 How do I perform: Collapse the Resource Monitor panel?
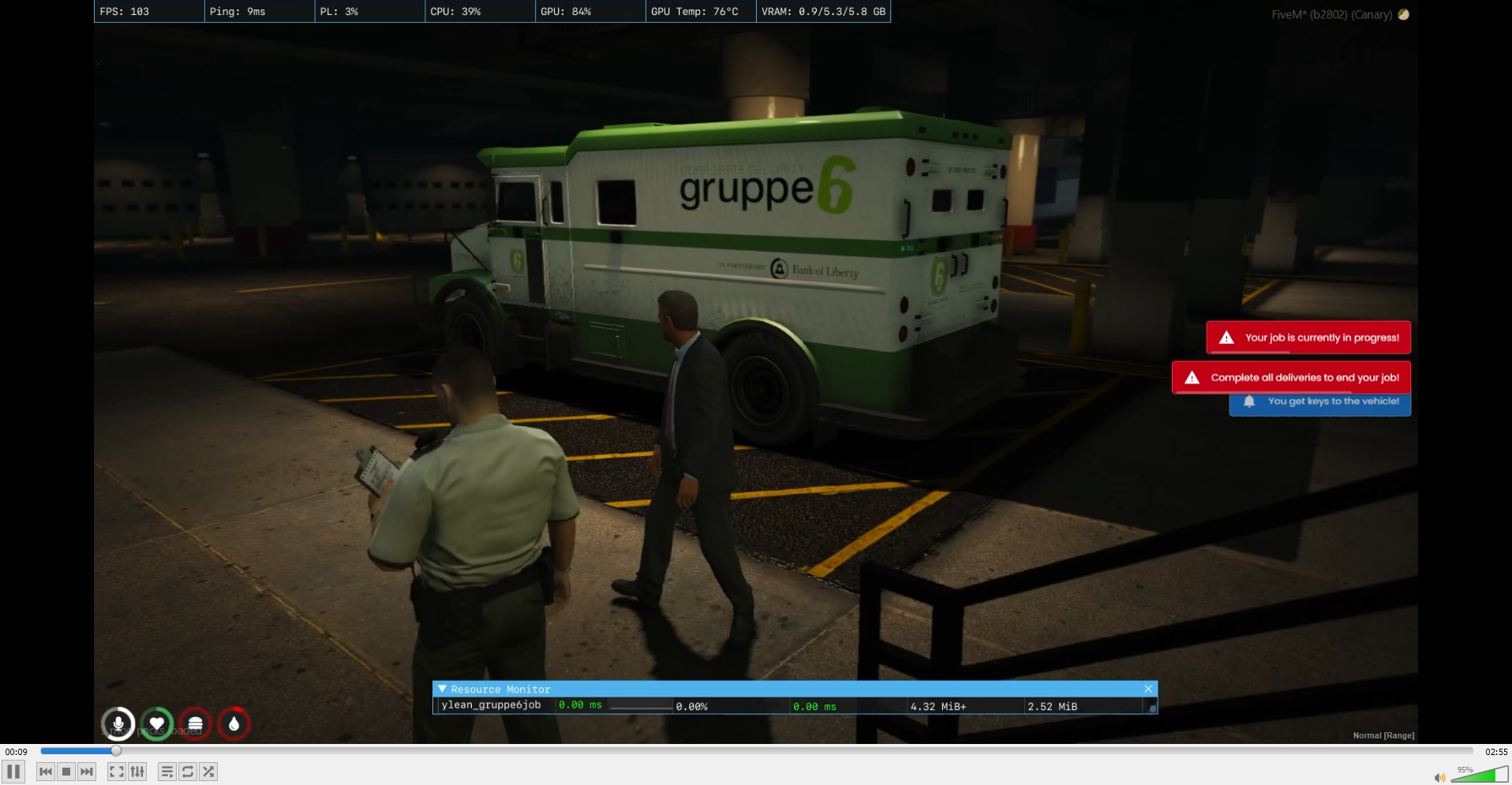point(442,689)
